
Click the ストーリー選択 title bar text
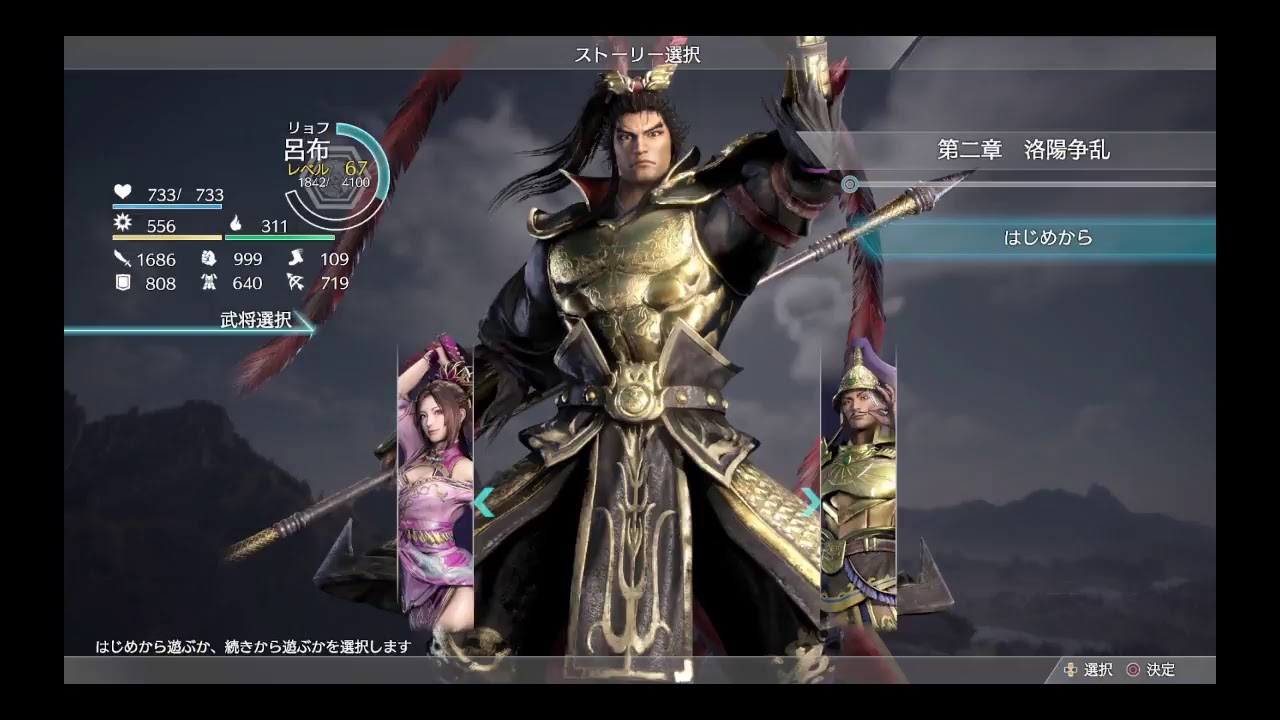tap(637, 55)
